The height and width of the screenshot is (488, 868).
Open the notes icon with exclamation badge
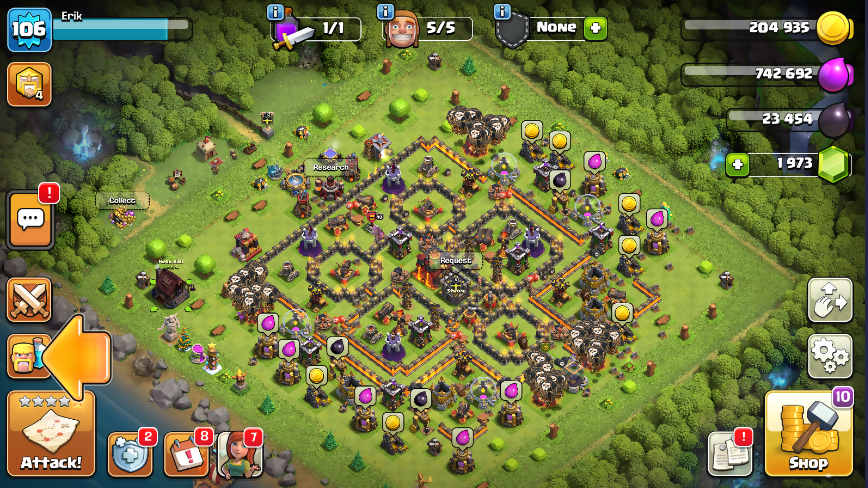729,454
